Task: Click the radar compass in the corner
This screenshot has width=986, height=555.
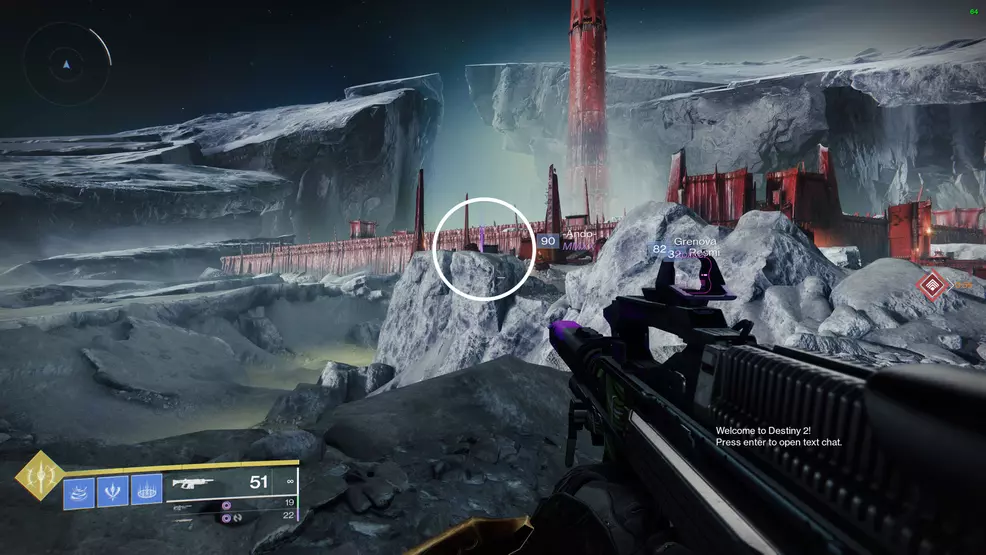Action: tap(67, 65)
